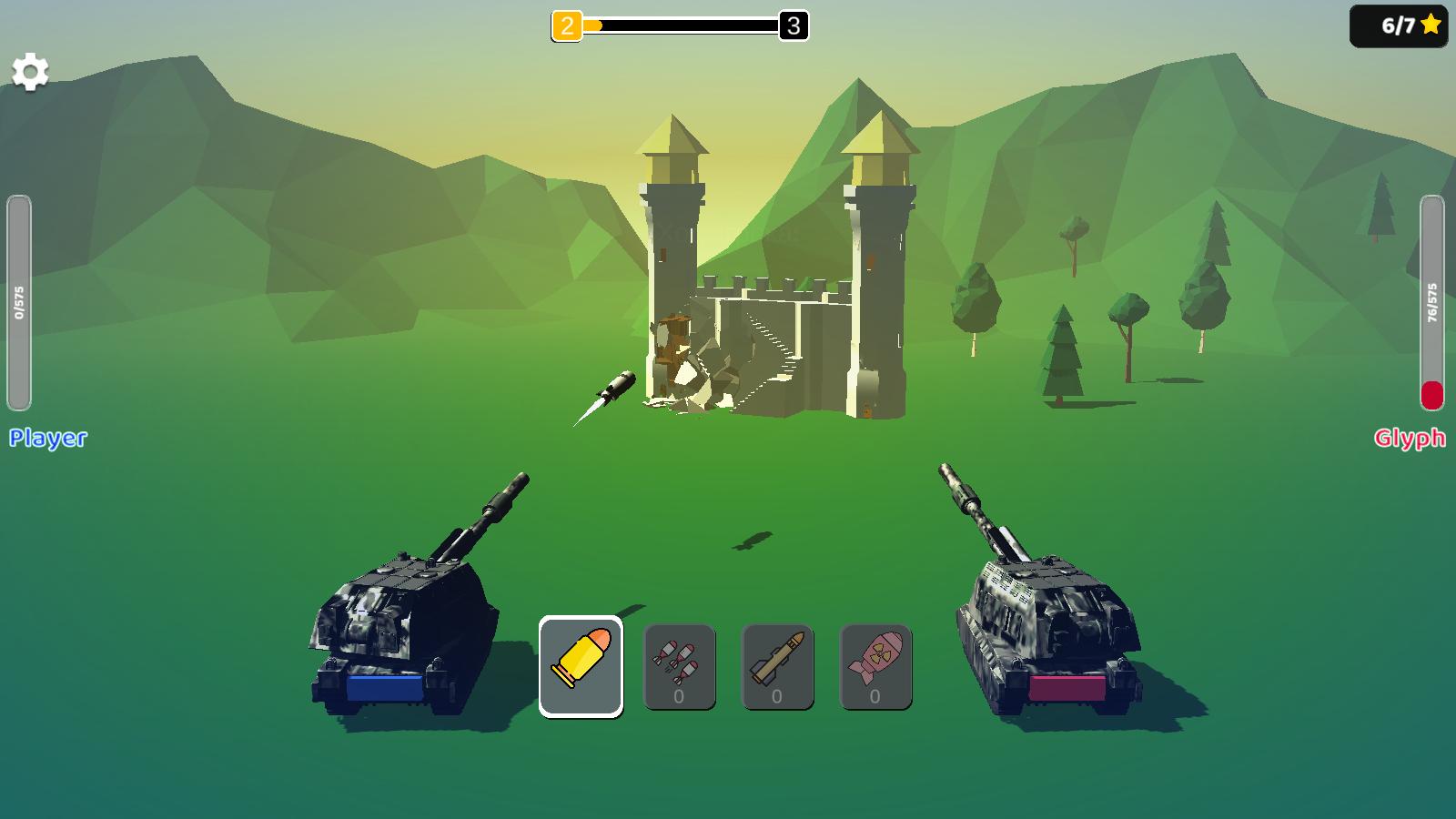Click the Player name label
The image size is (1456, 819).
(47, 439)
